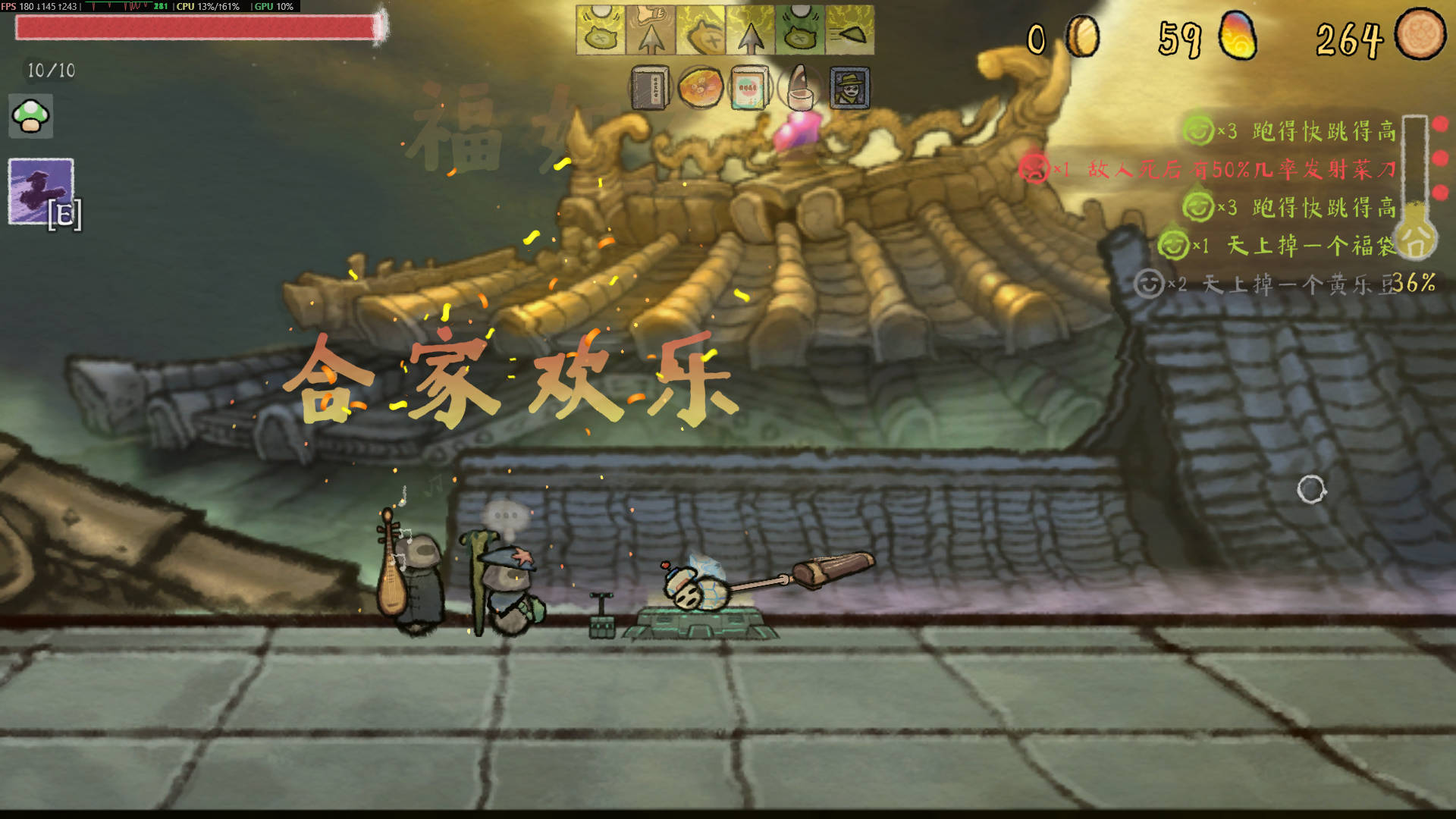Click the green mushroom status icon
Viewport: 1456px width, 819px height.
30,116
